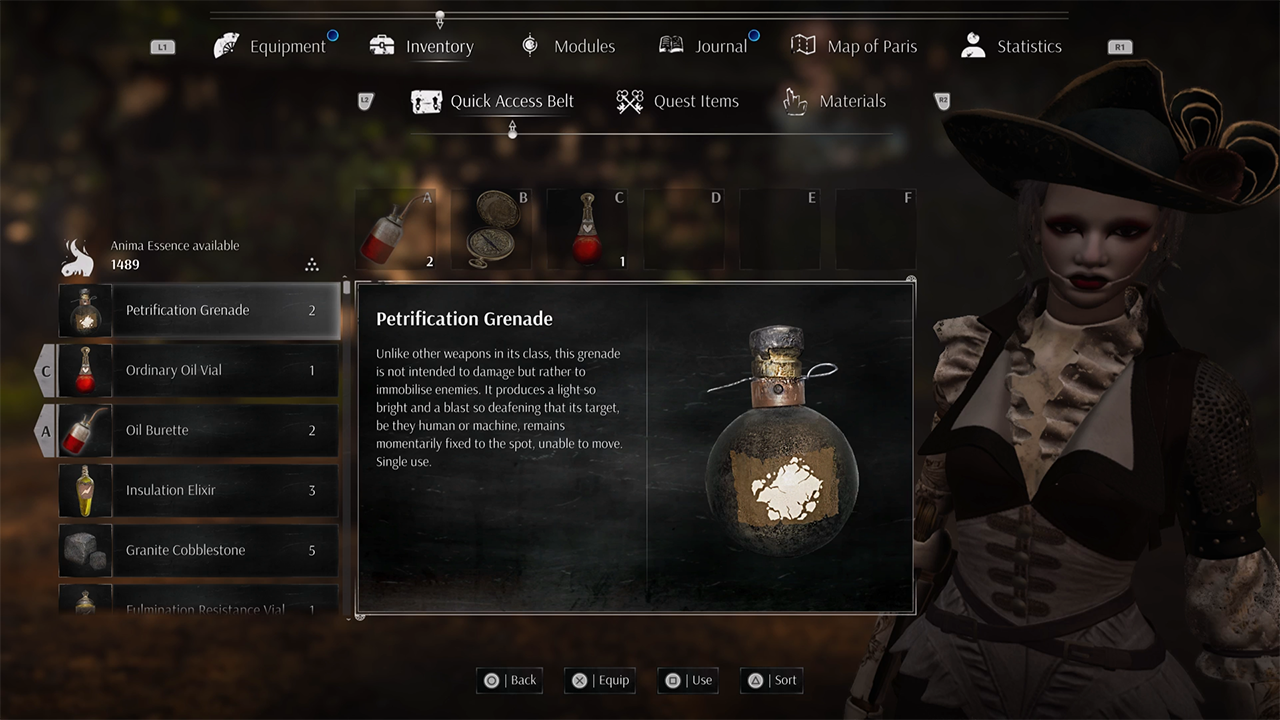Open the Journal tab
The width and height of the screenshot is (1280, 720).
tap(704, 46)
